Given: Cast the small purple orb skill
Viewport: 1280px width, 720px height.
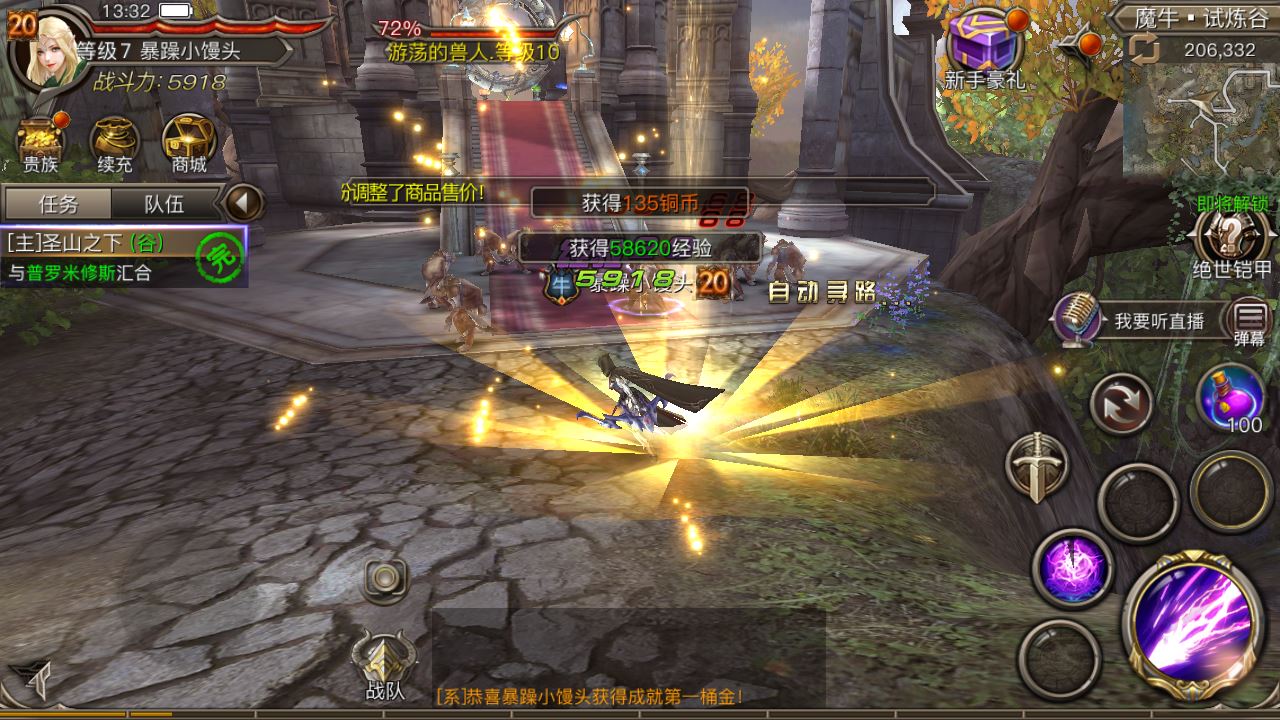Looking at the screenshot, I should coord(1072,568).
